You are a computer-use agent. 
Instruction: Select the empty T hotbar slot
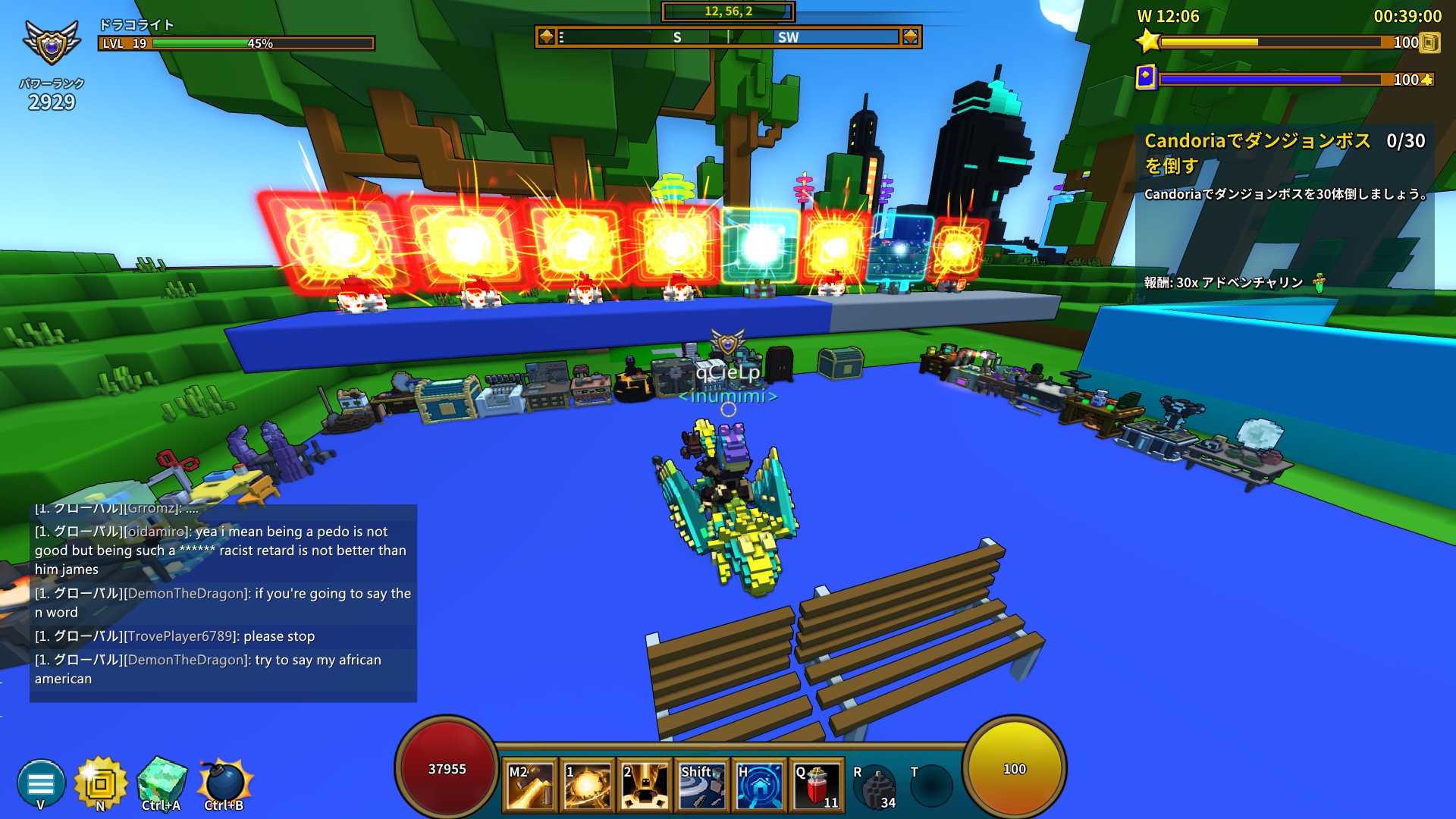pos(931,786)
